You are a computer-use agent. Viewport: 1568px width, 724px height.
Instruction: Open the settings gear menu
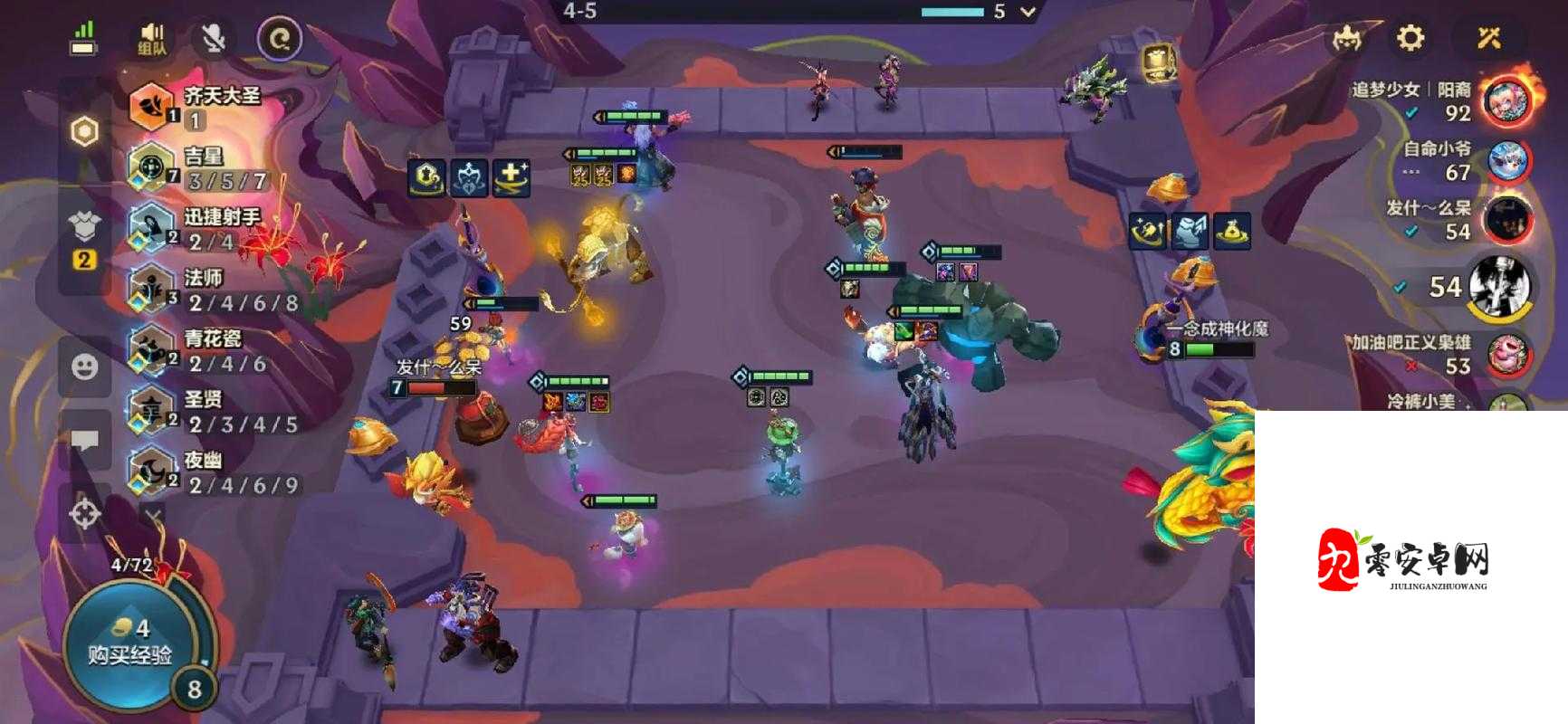tap(1410, 38)
